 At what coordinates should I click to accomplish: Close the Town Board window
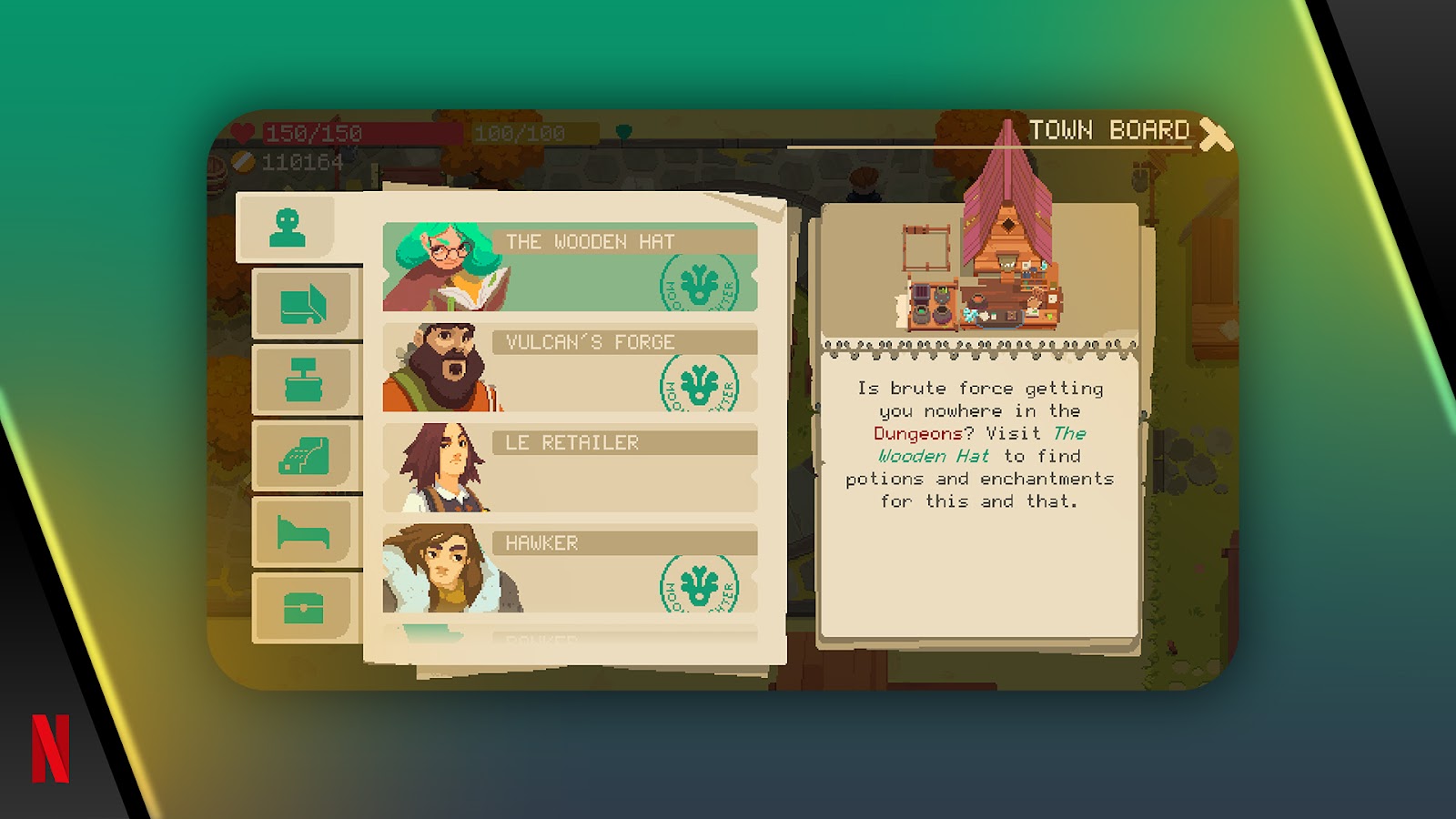tap(1216, 135)
